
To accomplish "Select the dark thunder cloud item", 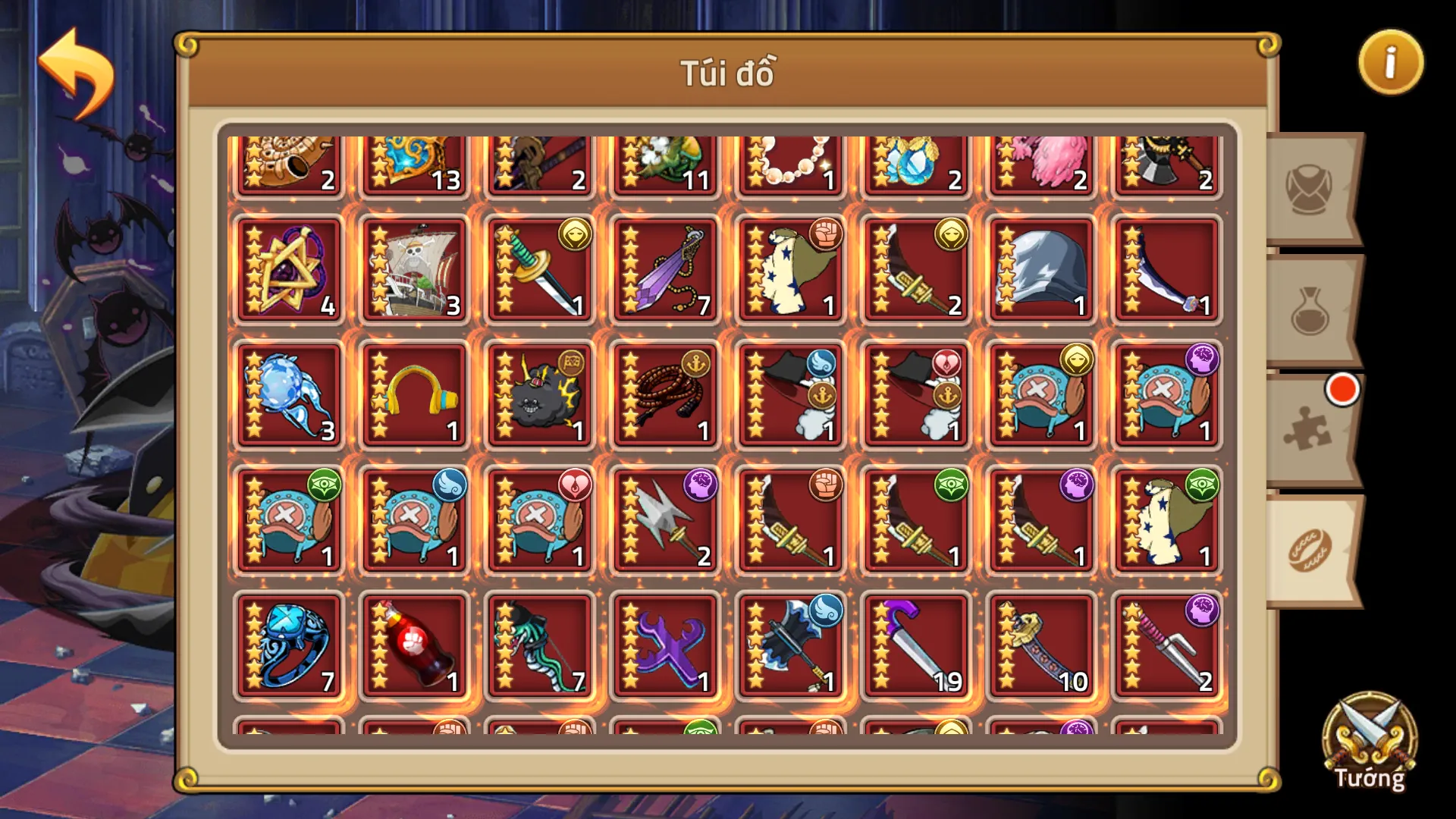I will tap(538, 394).
